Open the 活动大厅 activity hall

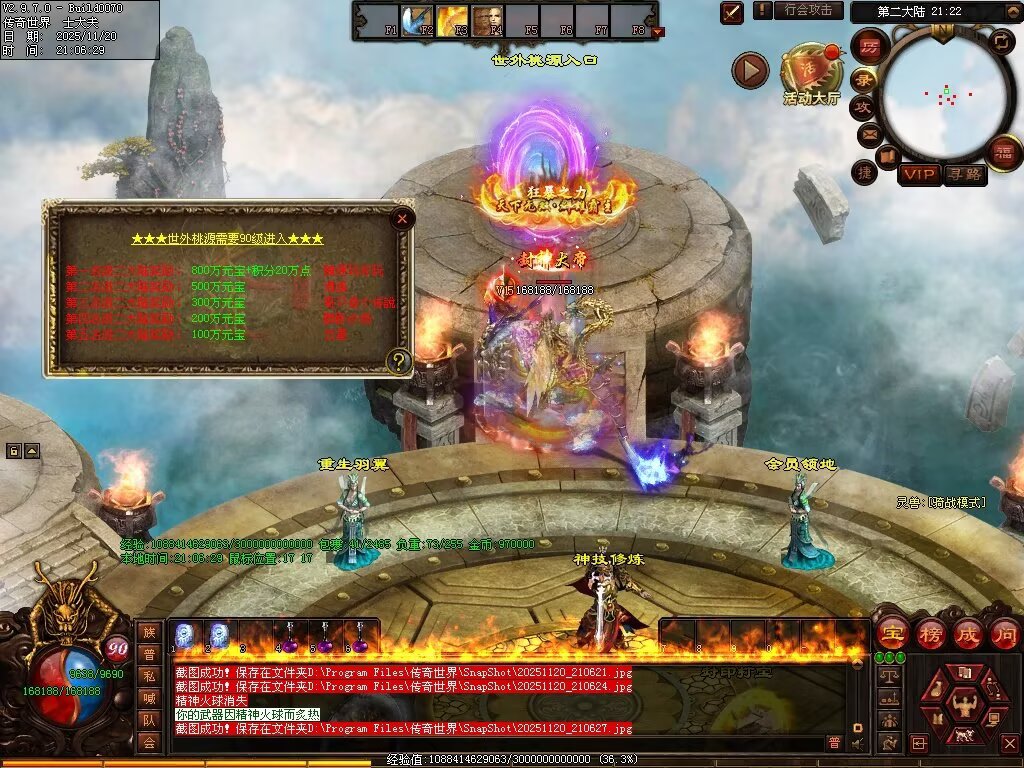point(812,70)
